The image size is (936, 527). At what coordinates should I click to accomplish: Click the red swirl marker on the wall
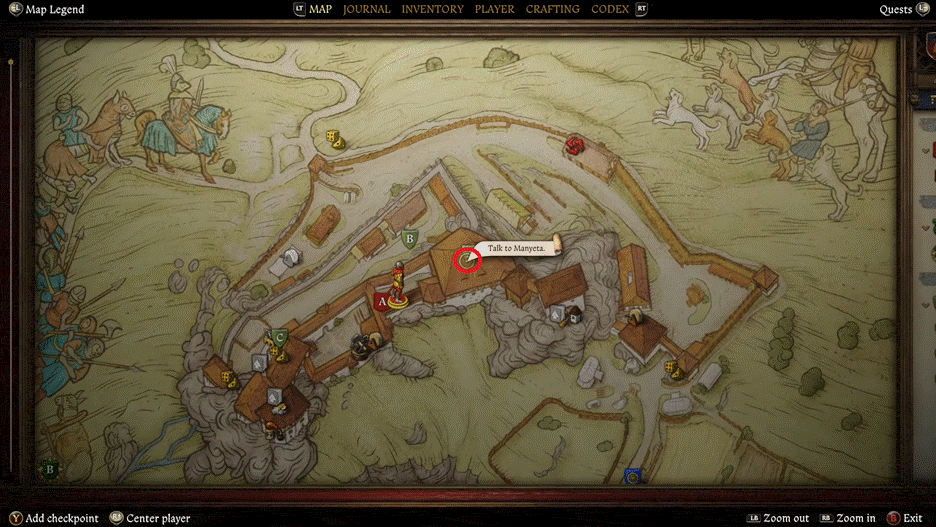tap(574, 146)
